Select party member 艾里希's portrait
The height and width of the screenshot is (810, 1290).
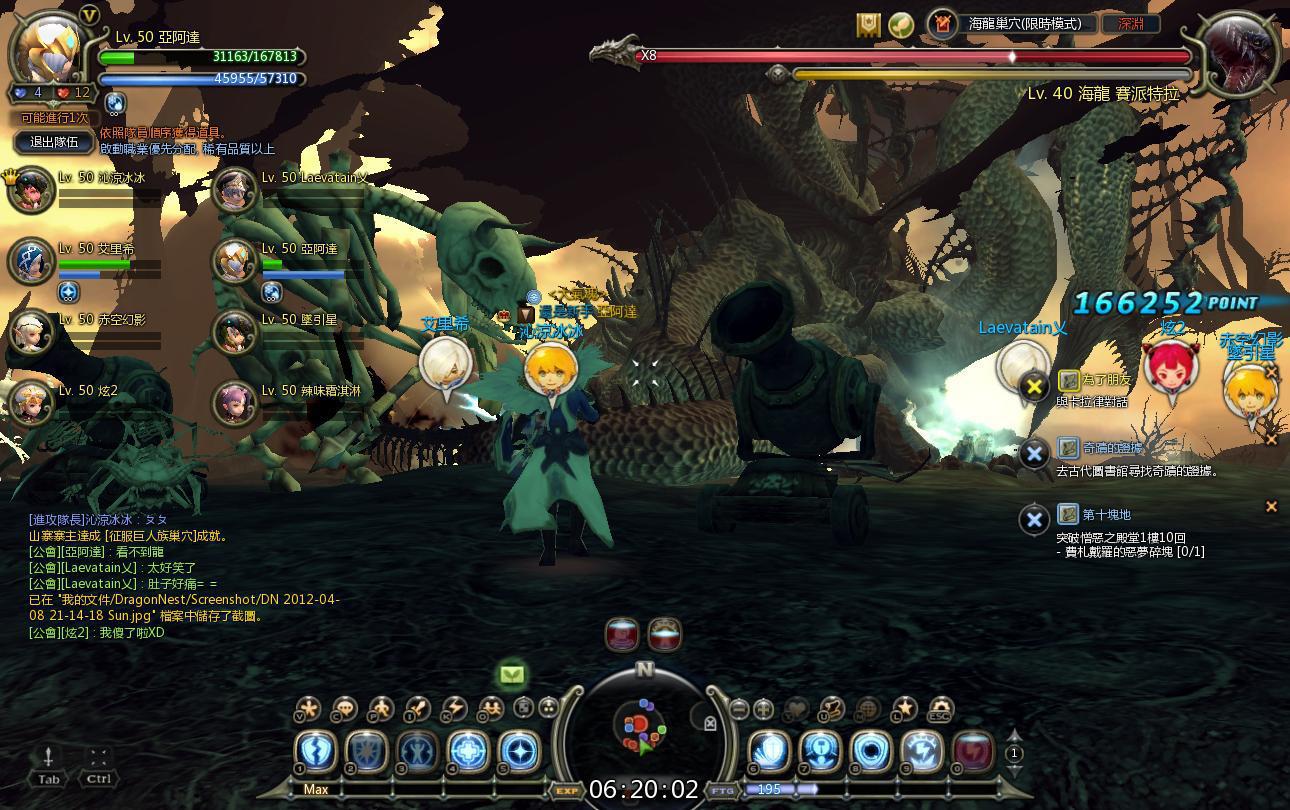[32, 261]
